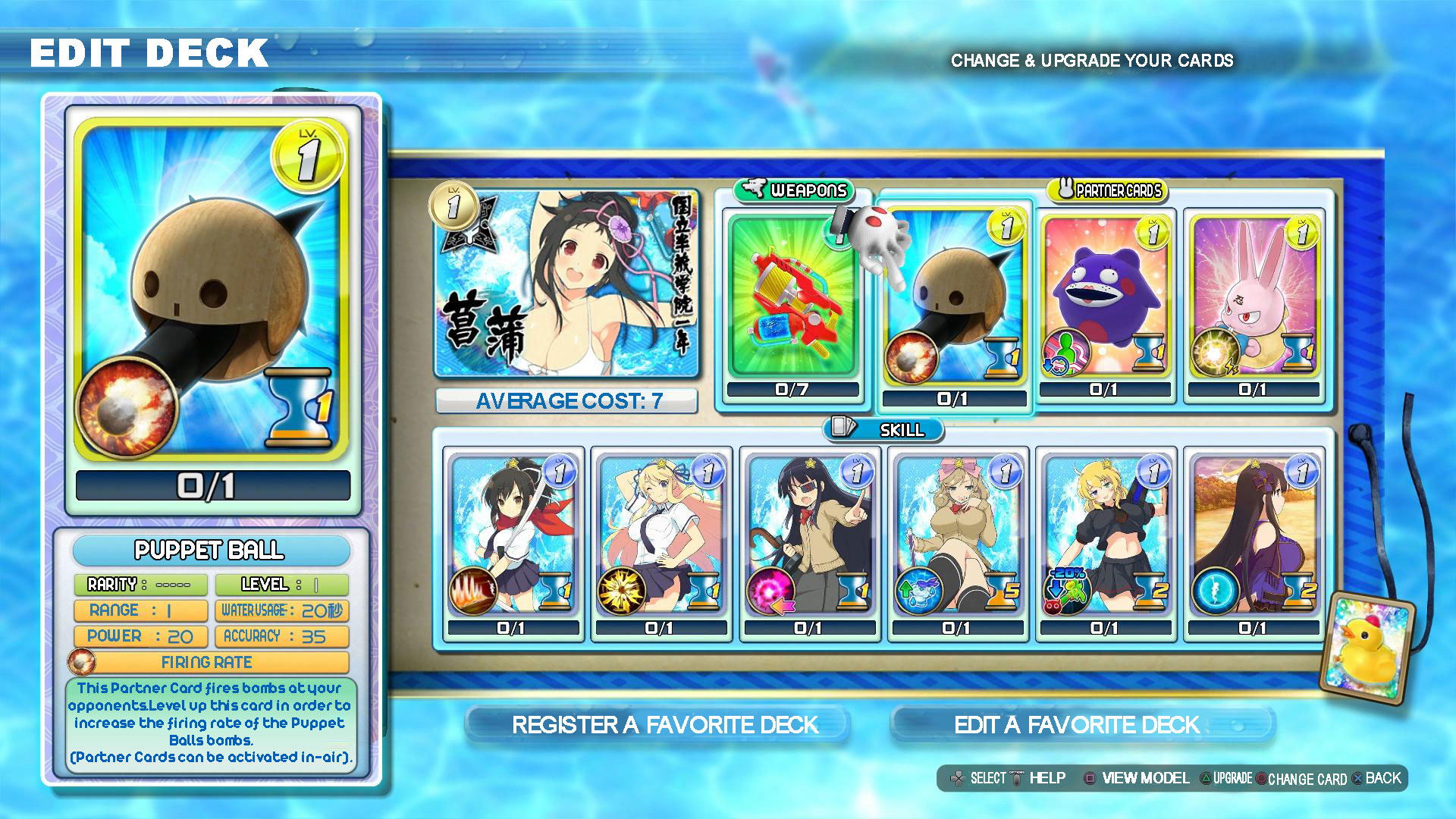
Task: Select the pink-bow girl skill card
Action: tap(957, 537)
